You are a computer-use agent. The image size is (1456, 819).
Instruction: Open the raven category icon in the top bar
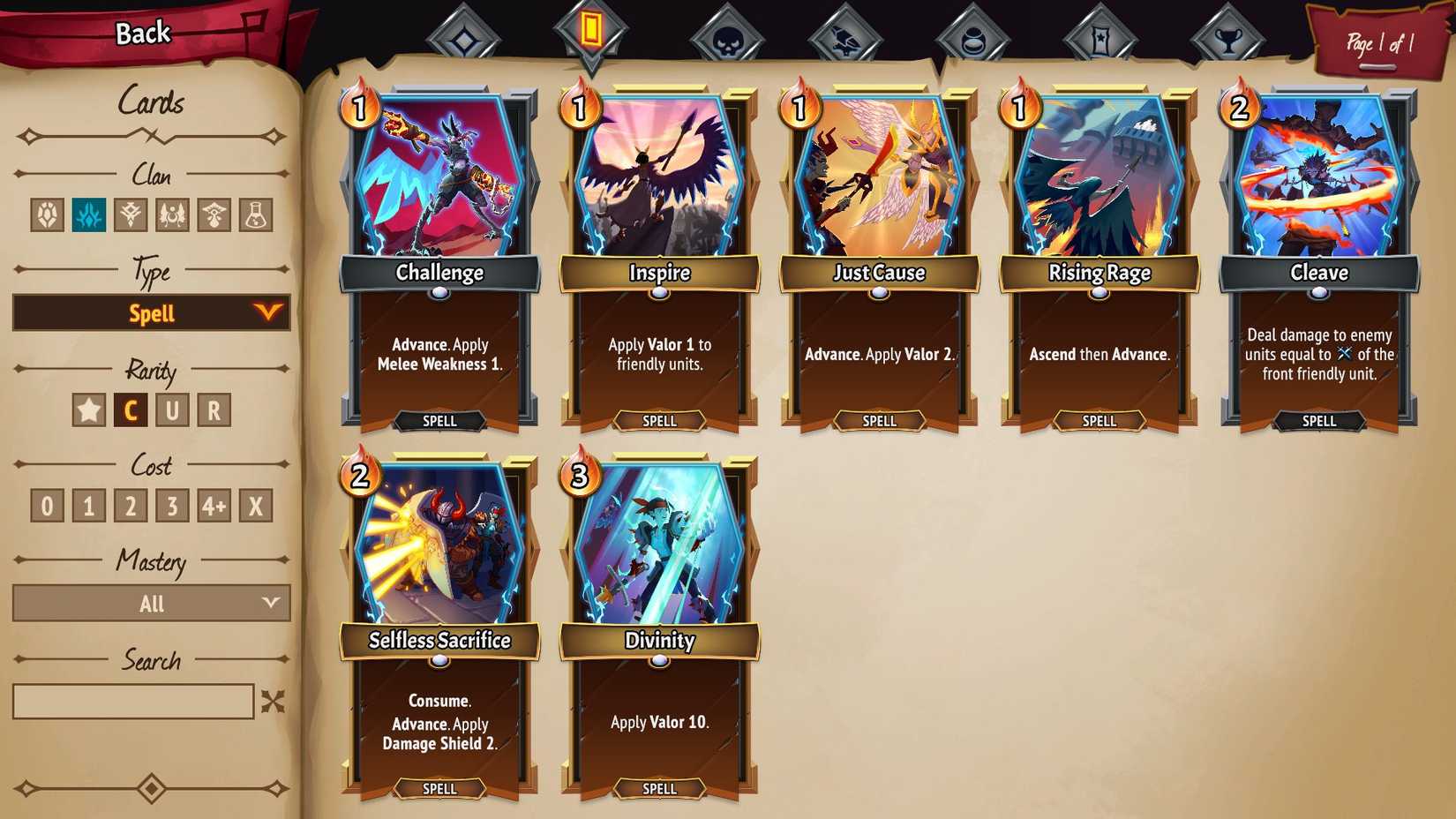pos(847,35)
